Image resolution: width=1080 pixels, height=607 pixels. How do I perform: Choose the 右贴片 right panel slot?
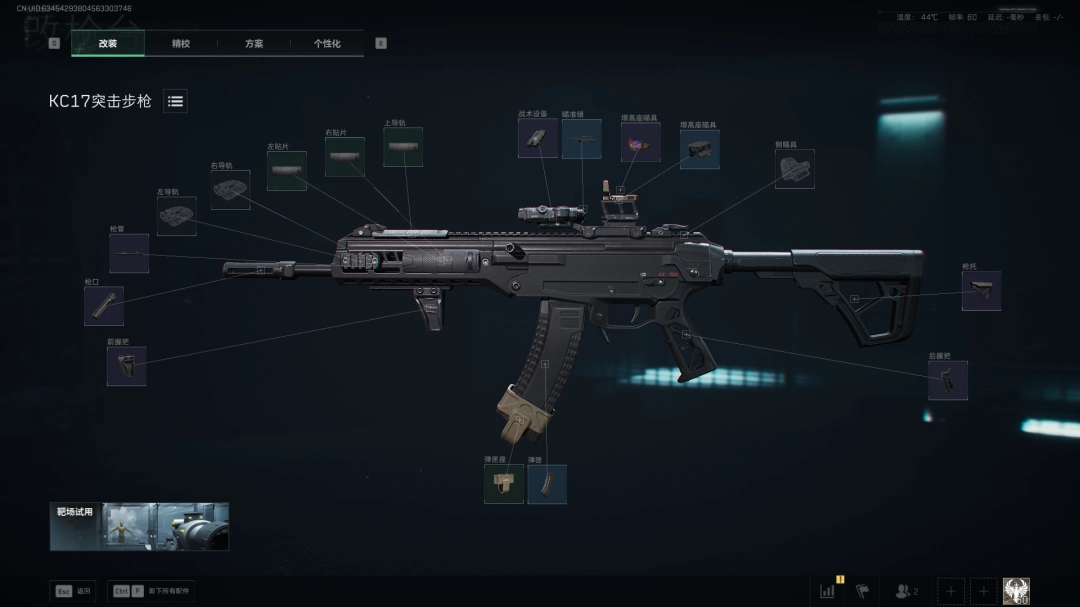pyautogui.click(x=344, y=157)
